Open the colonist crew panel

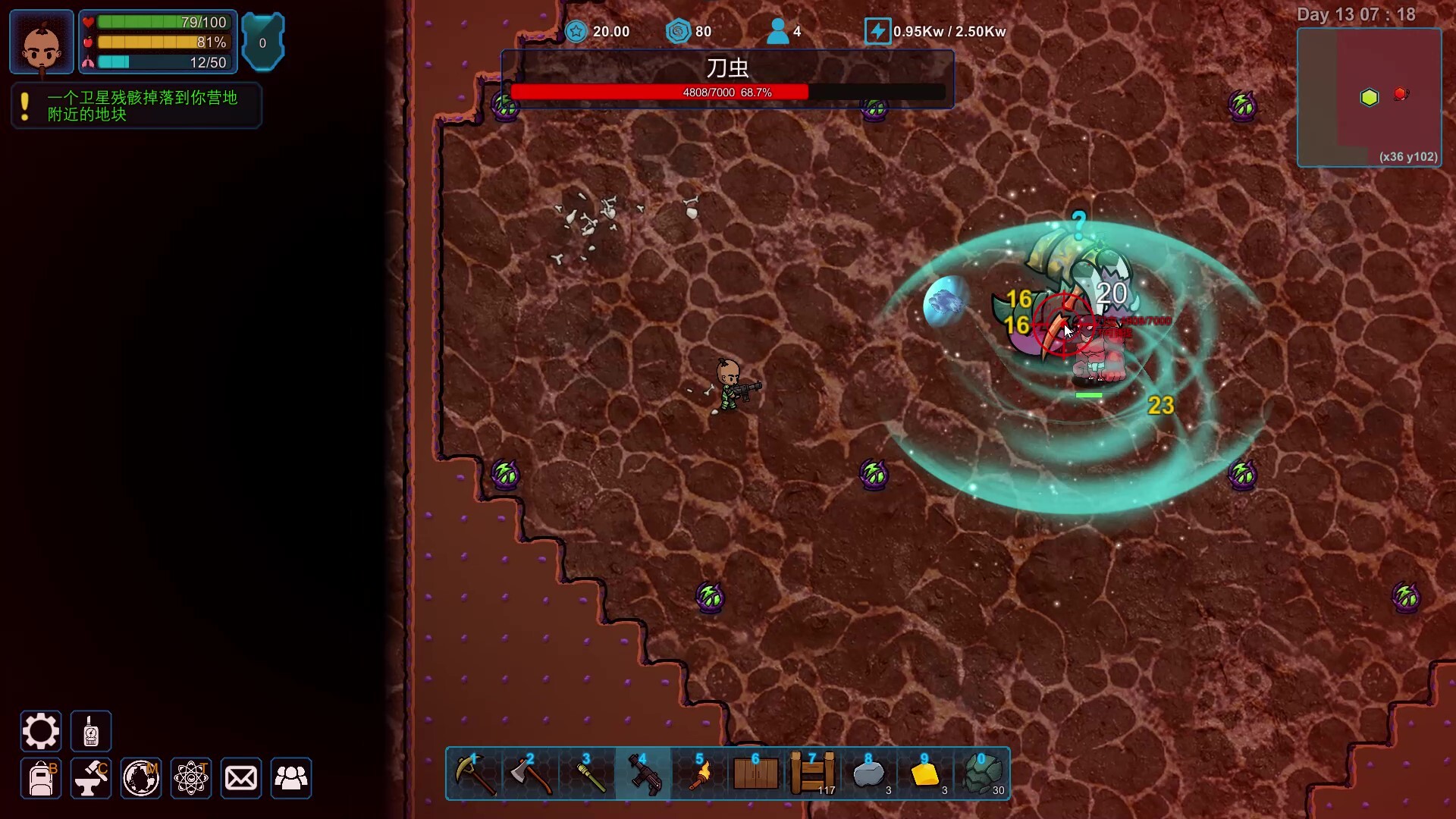point(291,779)
